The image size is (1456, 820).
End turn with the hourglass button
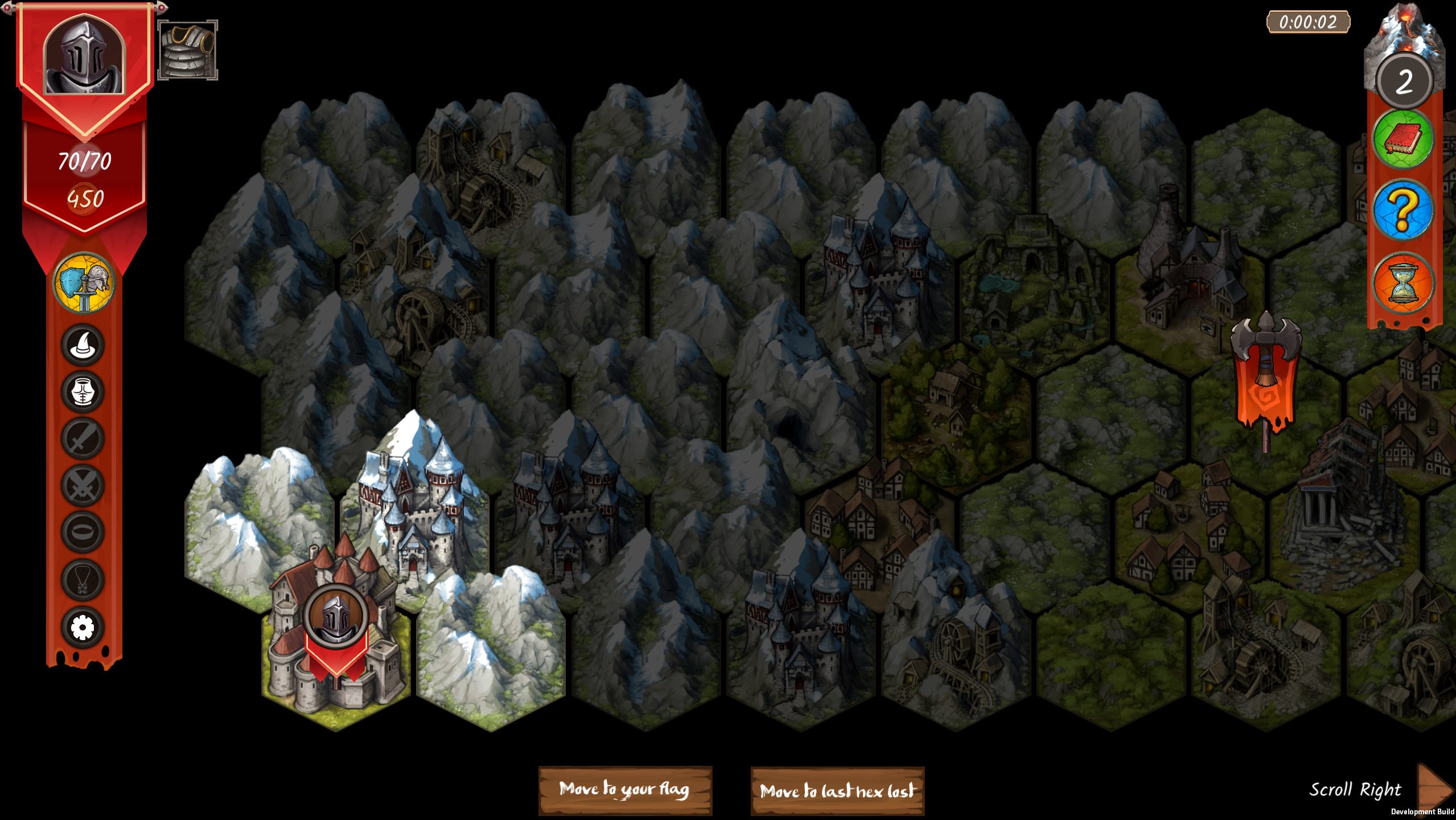tap(1402, 284)
